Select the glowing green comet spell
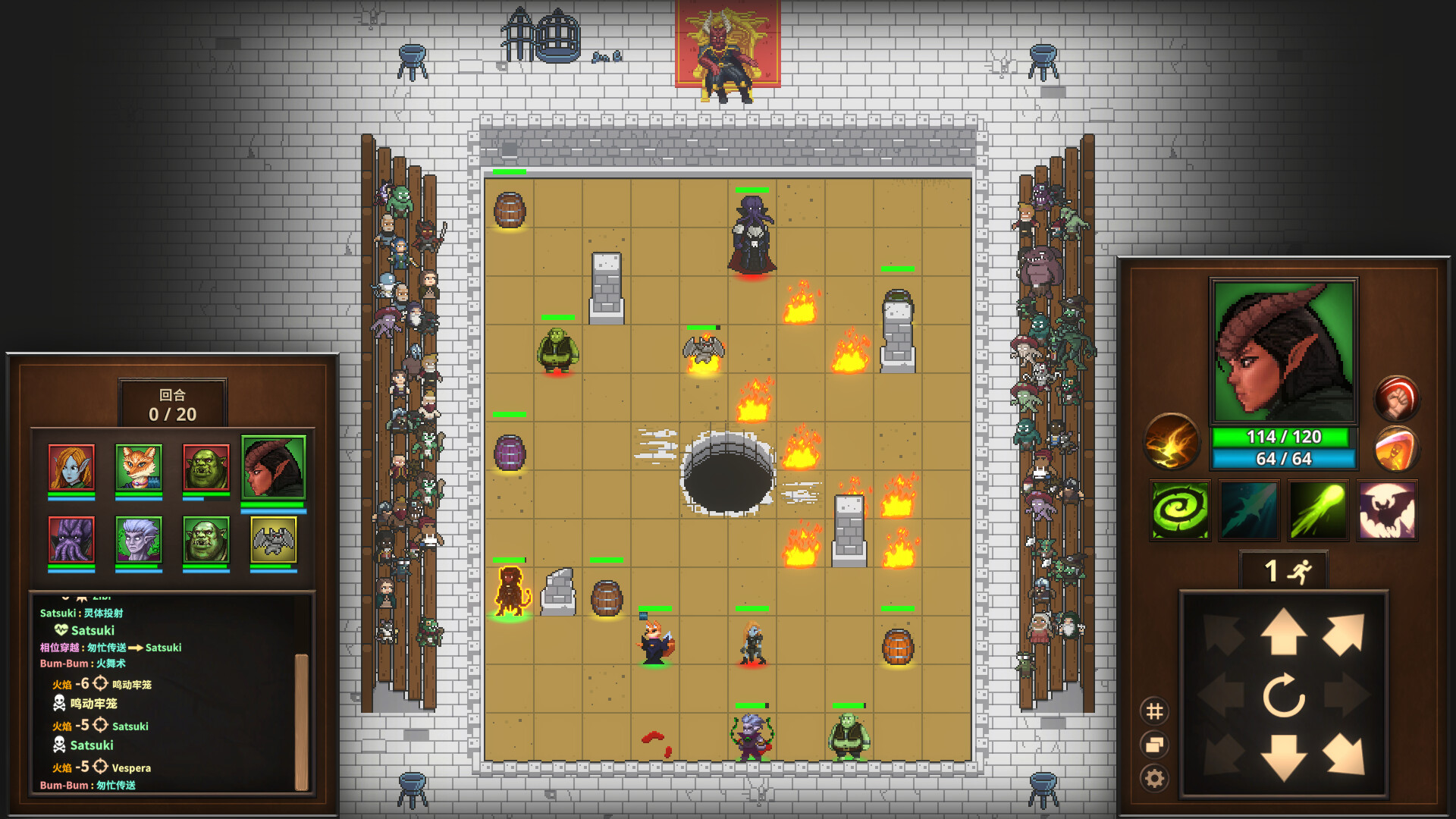The width and height of the screenshot is (1456, 819). [1320, 511]
